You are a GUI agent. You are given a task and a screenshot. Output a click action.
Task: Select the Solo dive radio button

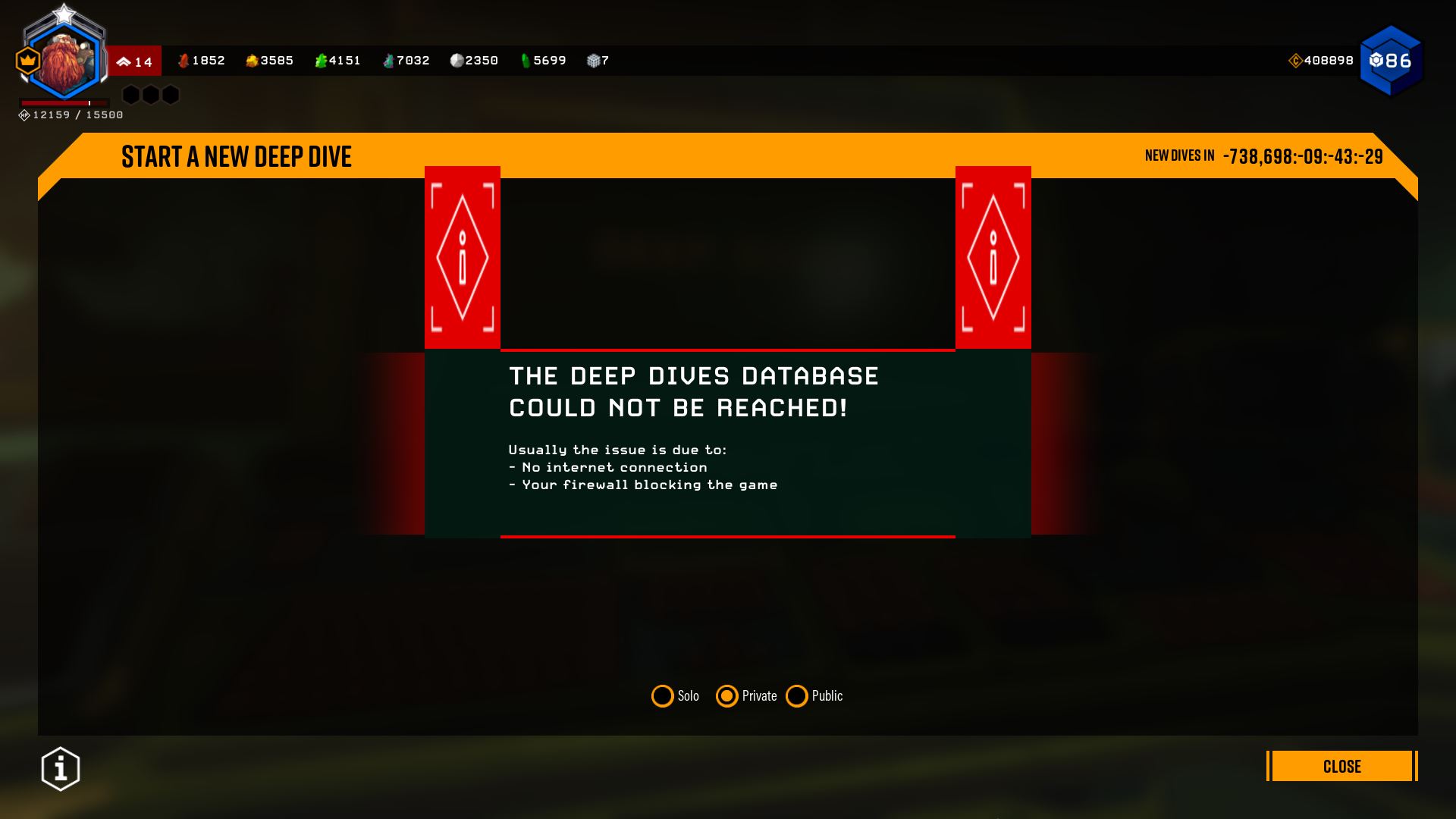pos(661,695)
